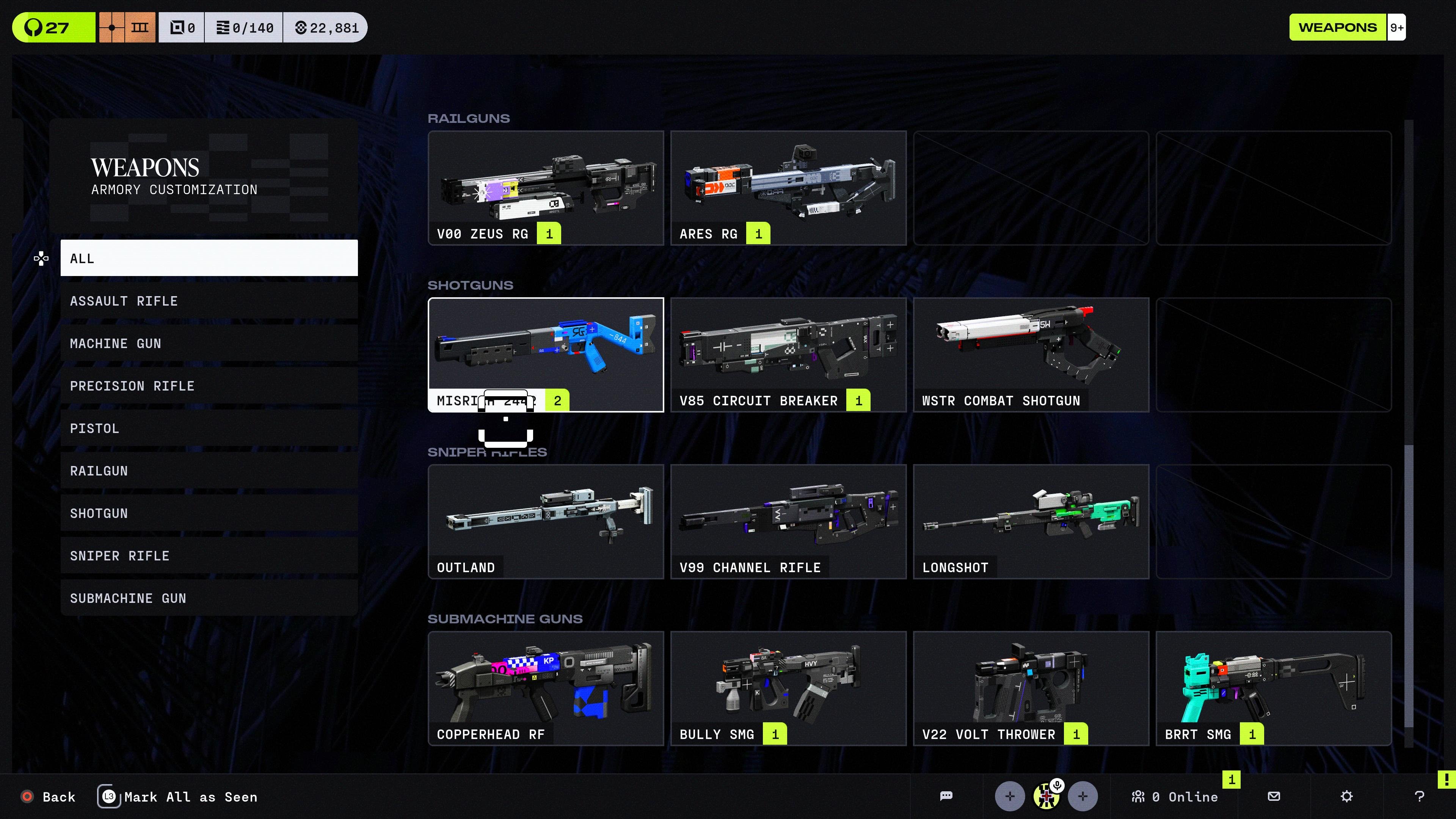Open the Pistol weapon category
The height and width of the screenshot is (819, 1456).
coord(209,428)
